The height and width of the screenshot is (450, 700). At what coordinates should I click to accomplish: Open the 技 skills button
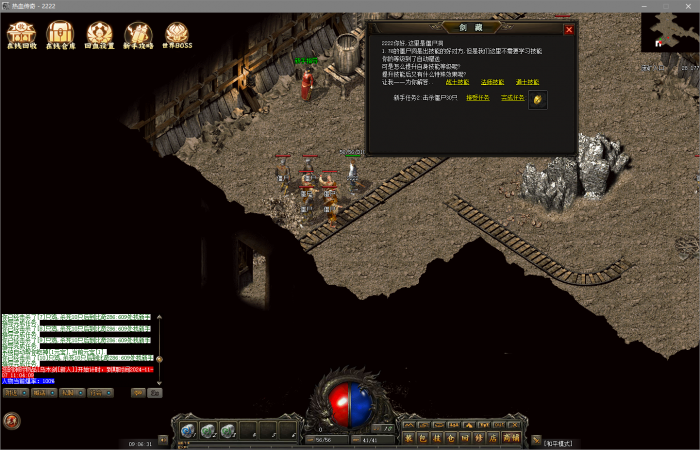(x=436, y=437)
